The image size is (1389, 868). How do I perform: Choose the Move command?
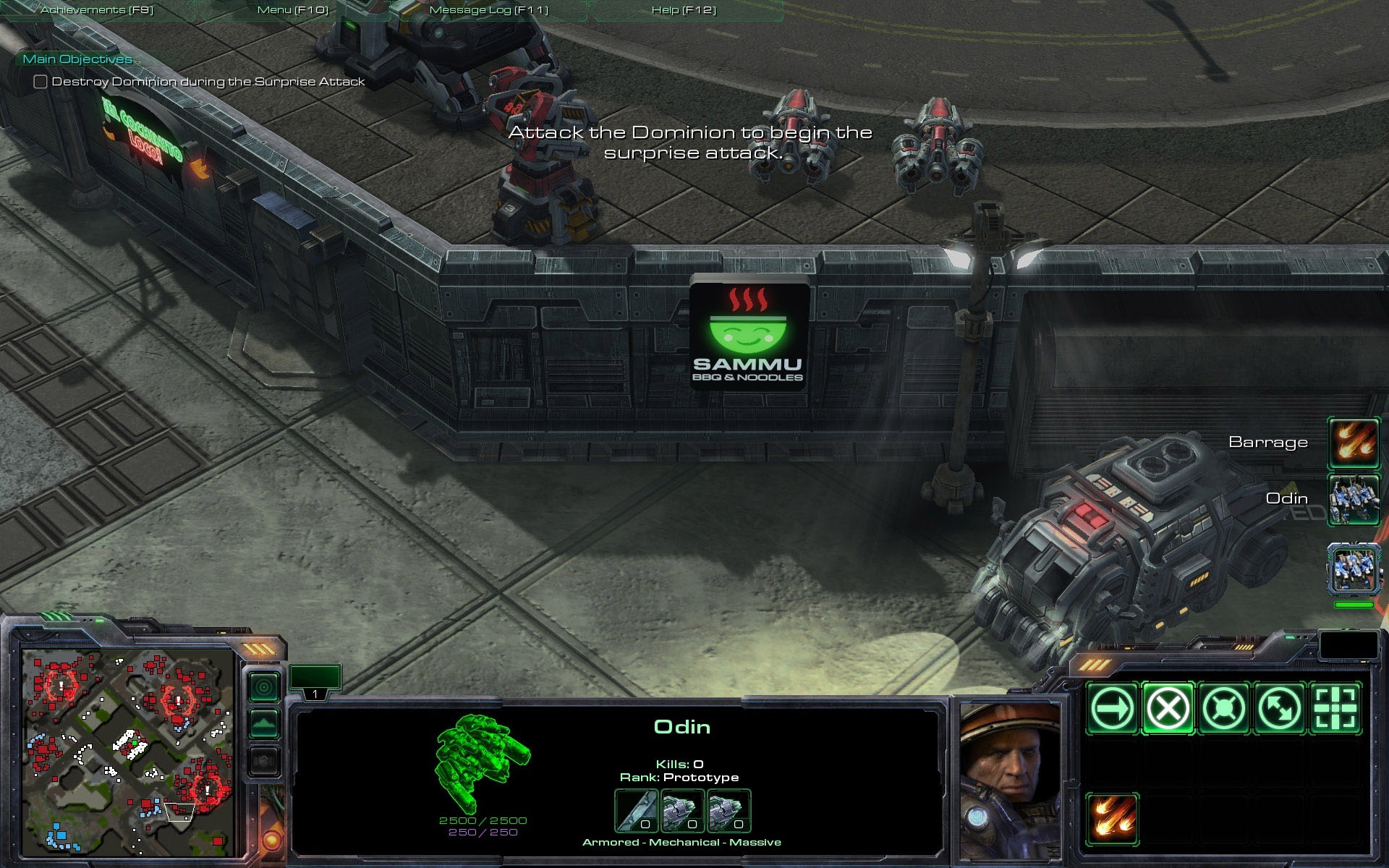tap(1112, 708)
